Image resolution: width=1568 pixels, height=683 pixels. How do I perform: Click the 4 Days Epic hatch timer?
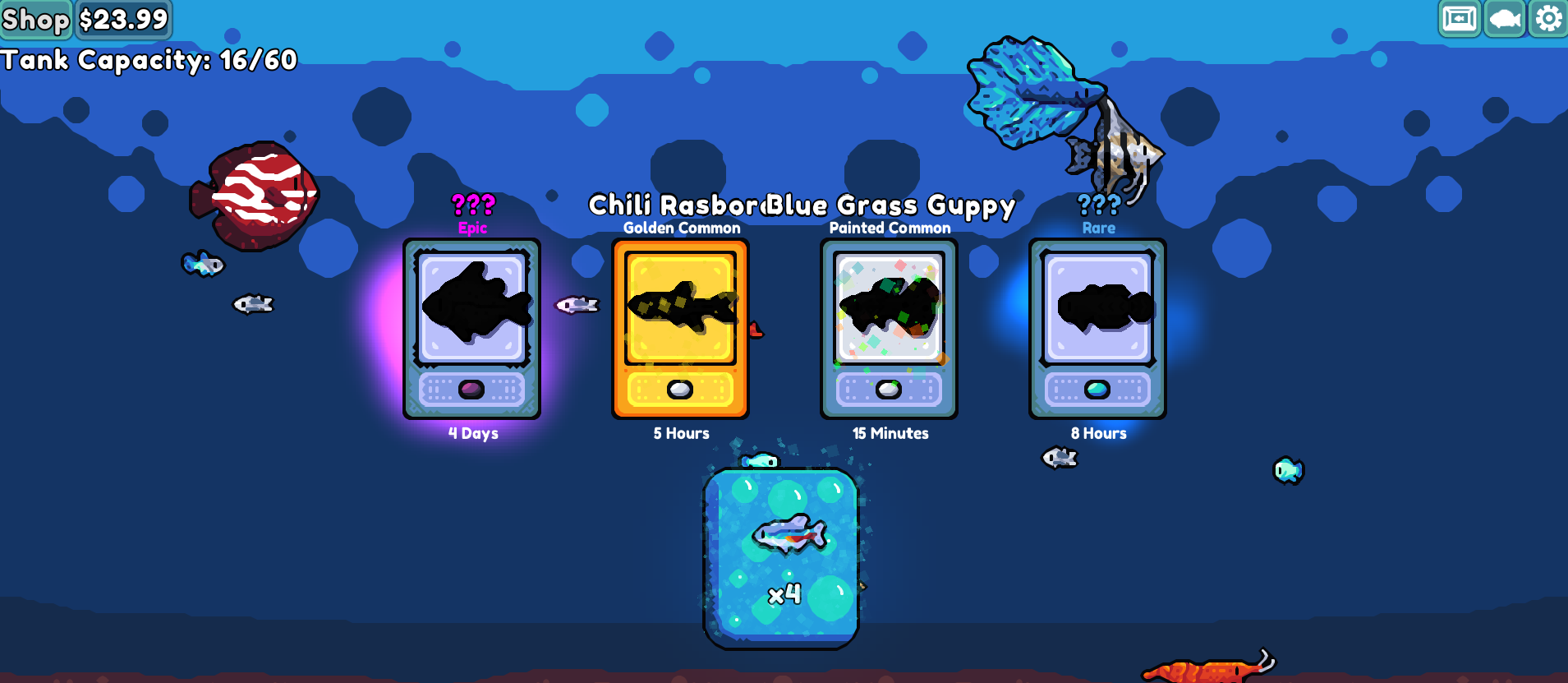(473, 433)
